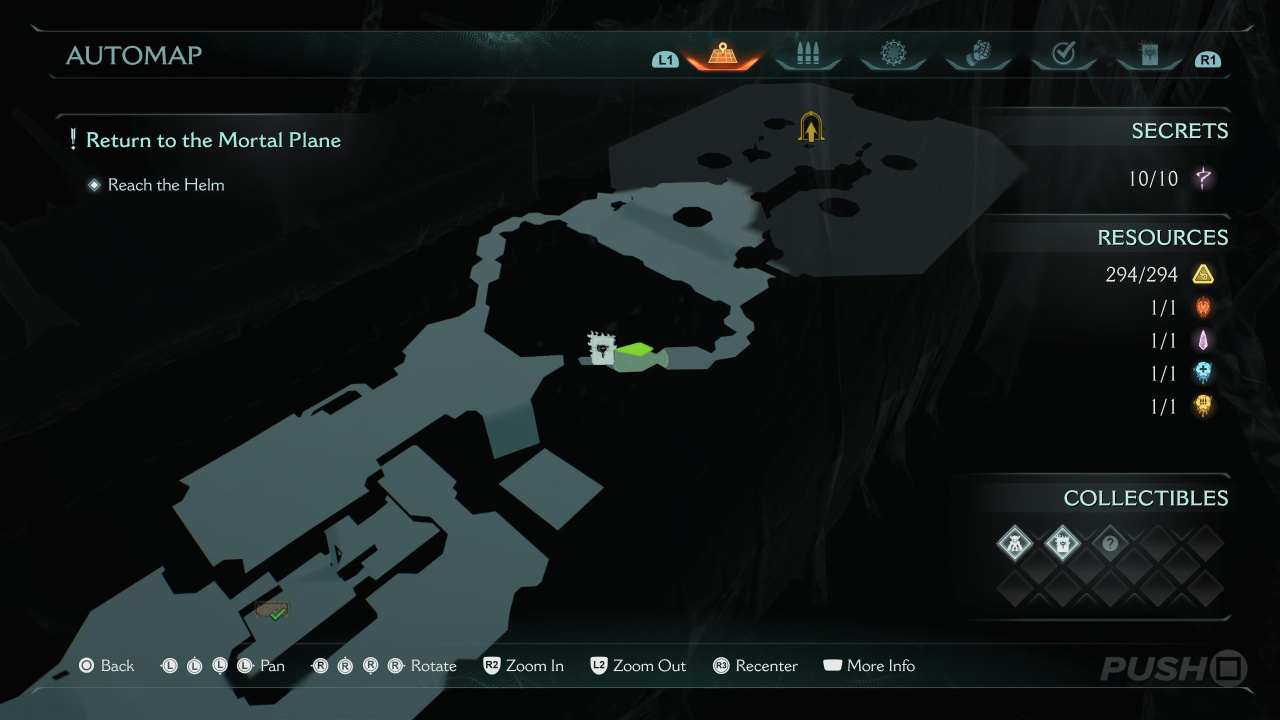Select the Automap tab icon
1280x720 pixels.
722,55
